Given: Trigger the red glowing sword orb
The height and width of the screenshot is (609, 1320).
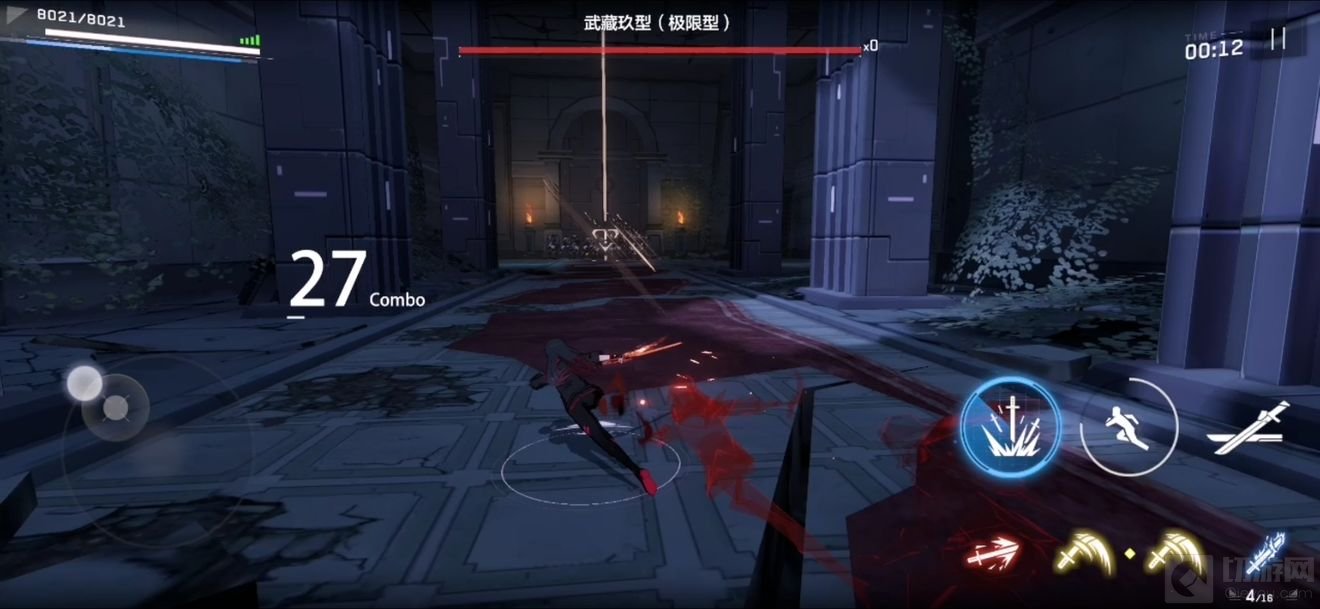Looking at the screenshot, I should (993, 550).
